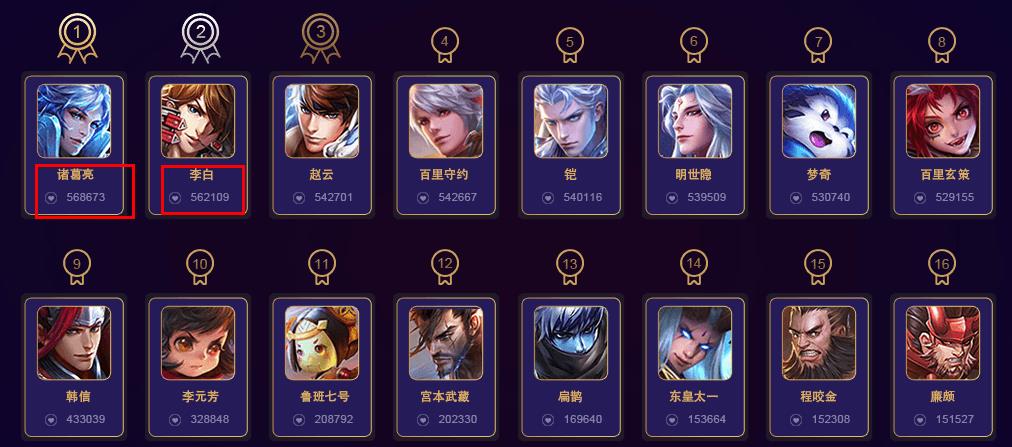Screen dimensions: 1012x447
Task: Like 诸葛亮 using the heart icon
Action: 51,198
